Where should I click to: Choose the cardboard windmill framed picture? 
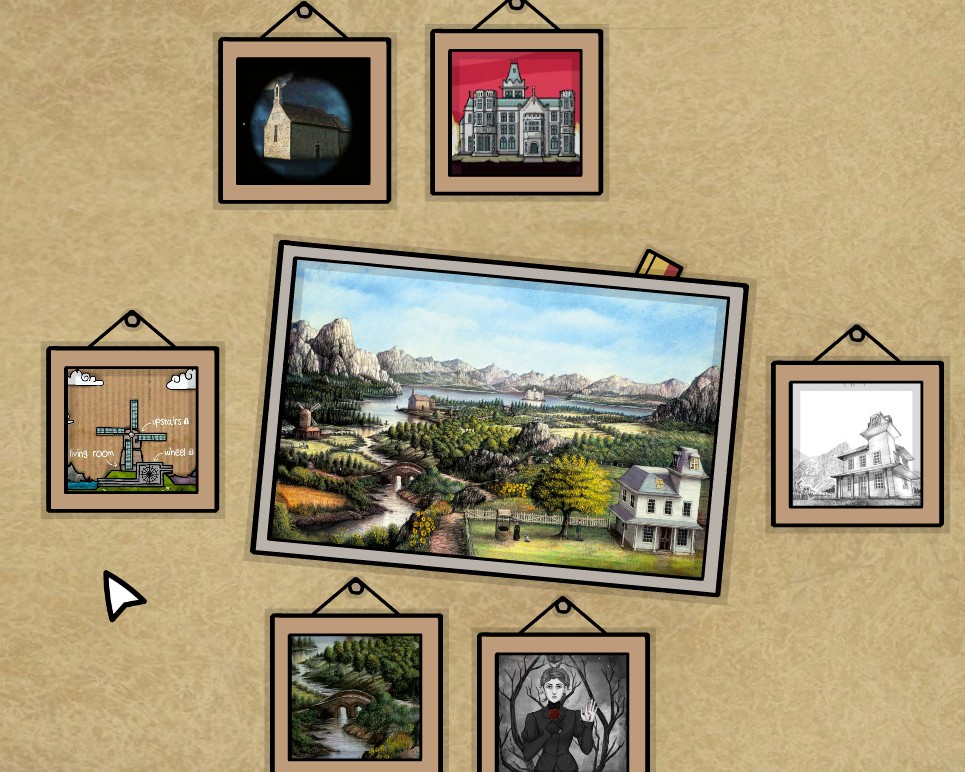pyautogui.click(x=132, y=429)
